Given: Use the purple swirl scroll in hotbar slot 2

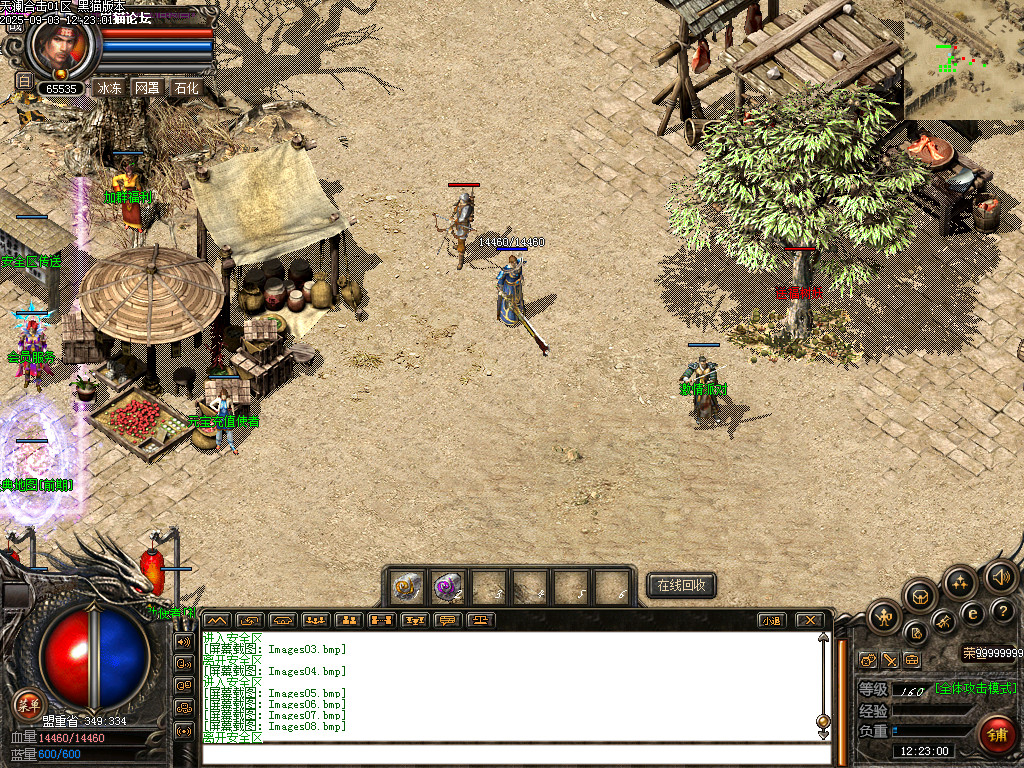Looking at the screenshot, I should click(448, 587).
